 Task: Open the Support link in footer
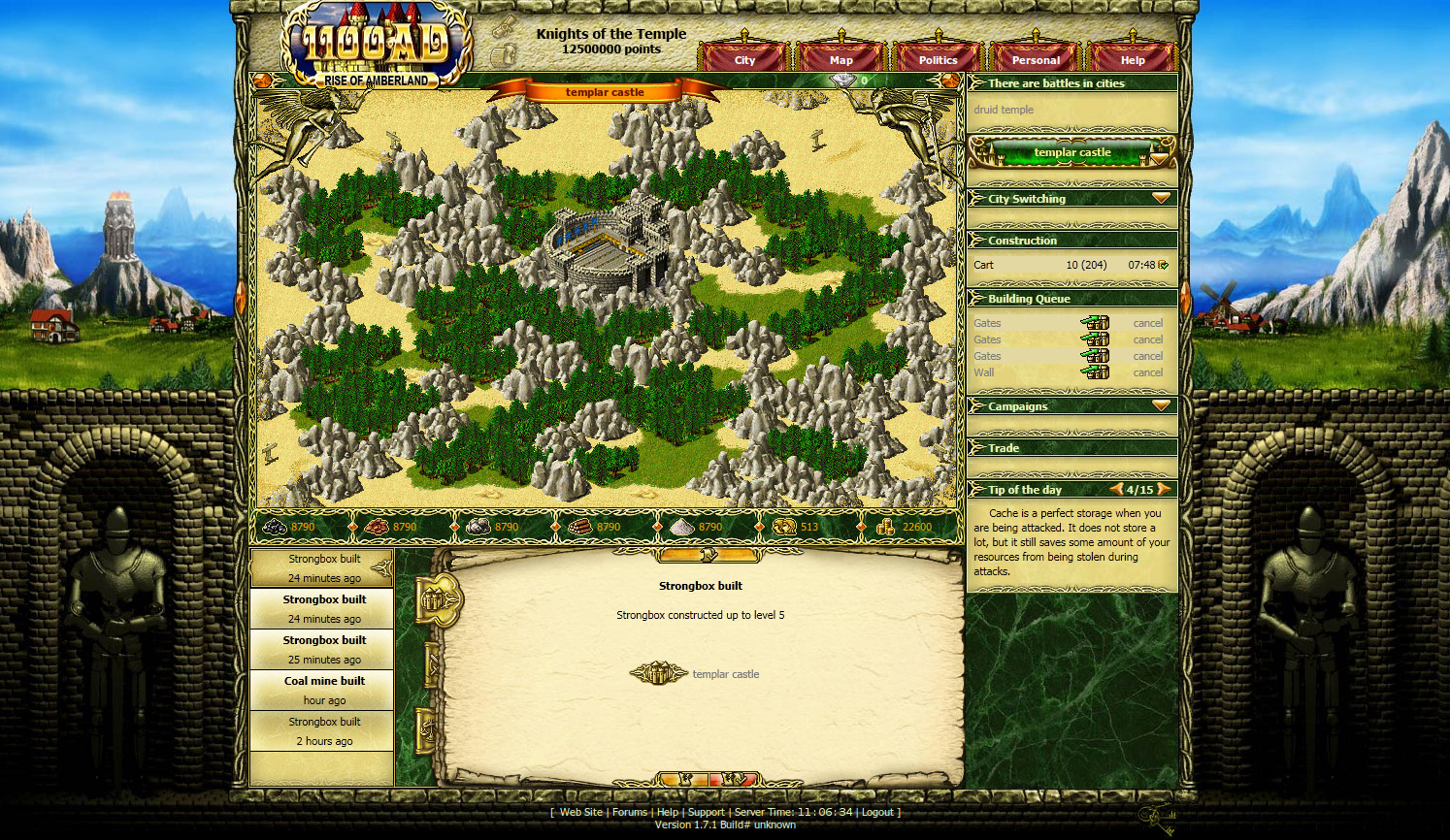click(706, 813)
